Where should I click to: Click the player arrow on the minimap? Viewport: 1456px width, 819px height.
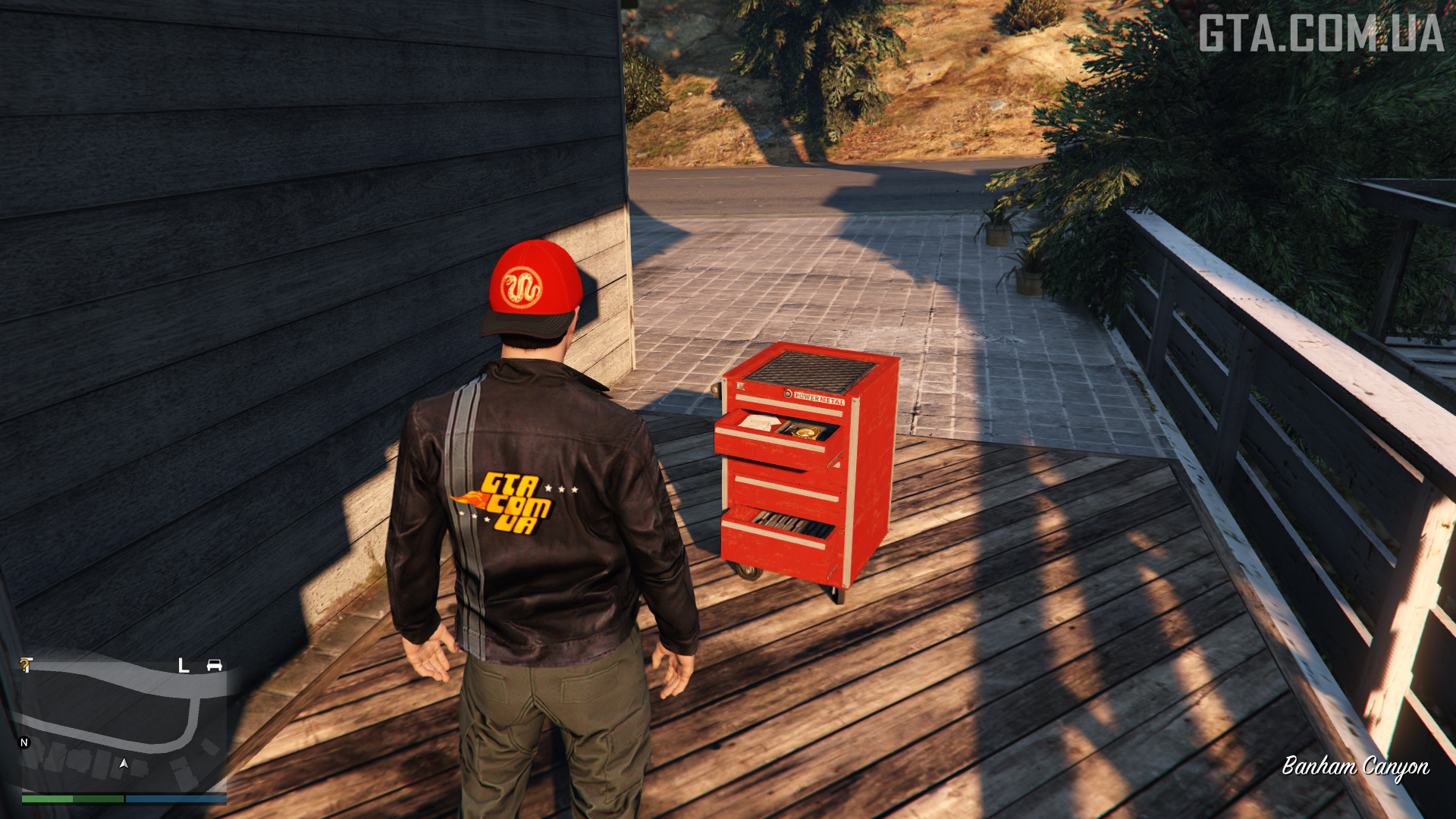click(124, 764)
